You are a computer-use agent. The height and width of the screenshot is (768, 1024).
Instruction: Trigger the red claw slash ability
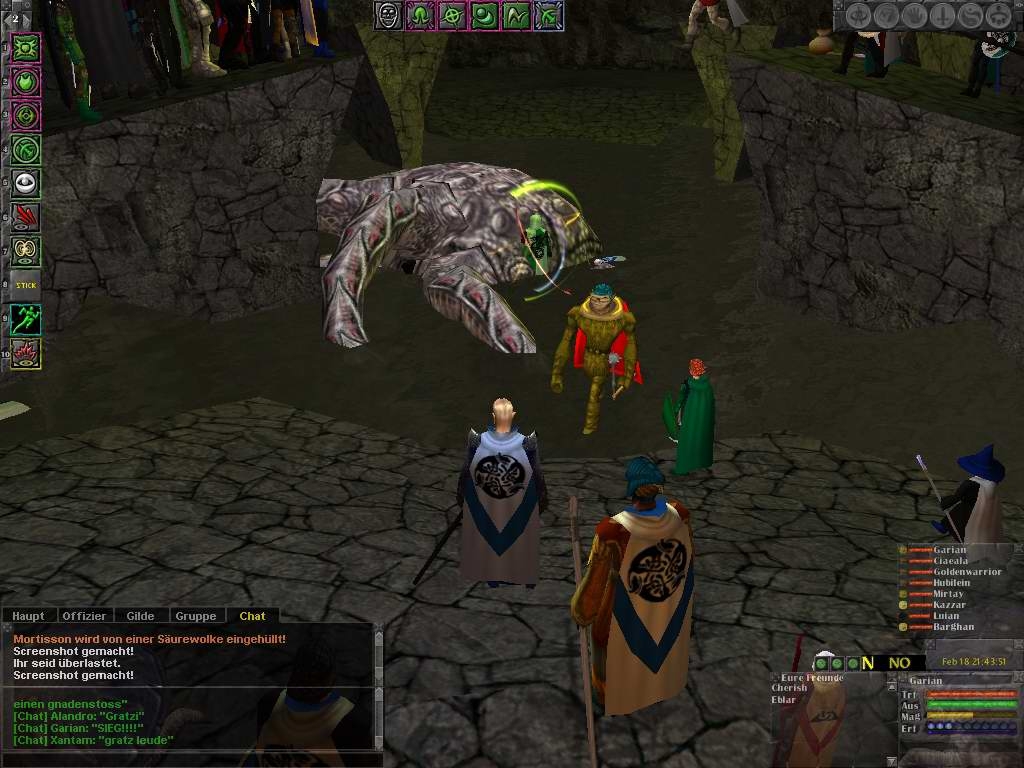pyautogui.click(x=26, y=217)
